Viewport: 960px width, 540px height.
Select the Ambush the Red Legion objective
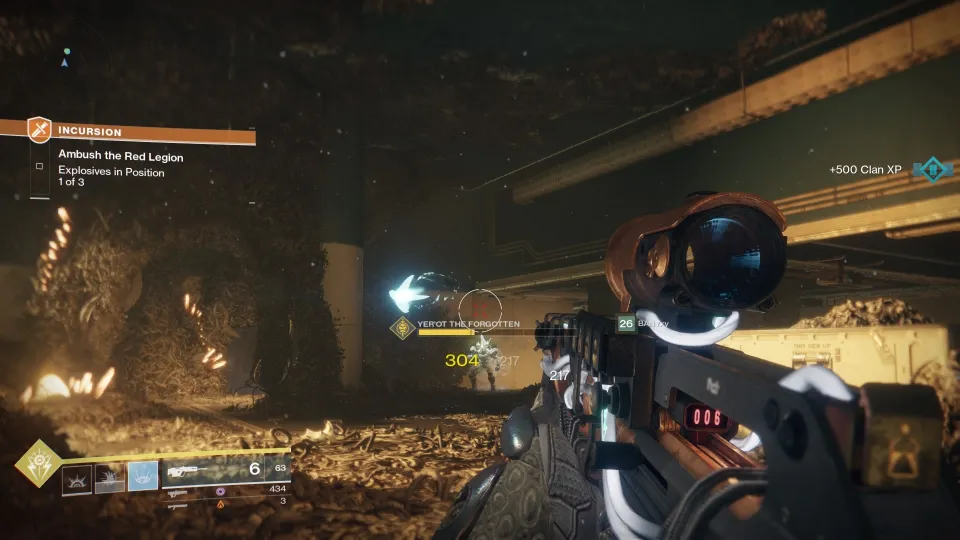point(120,157)
